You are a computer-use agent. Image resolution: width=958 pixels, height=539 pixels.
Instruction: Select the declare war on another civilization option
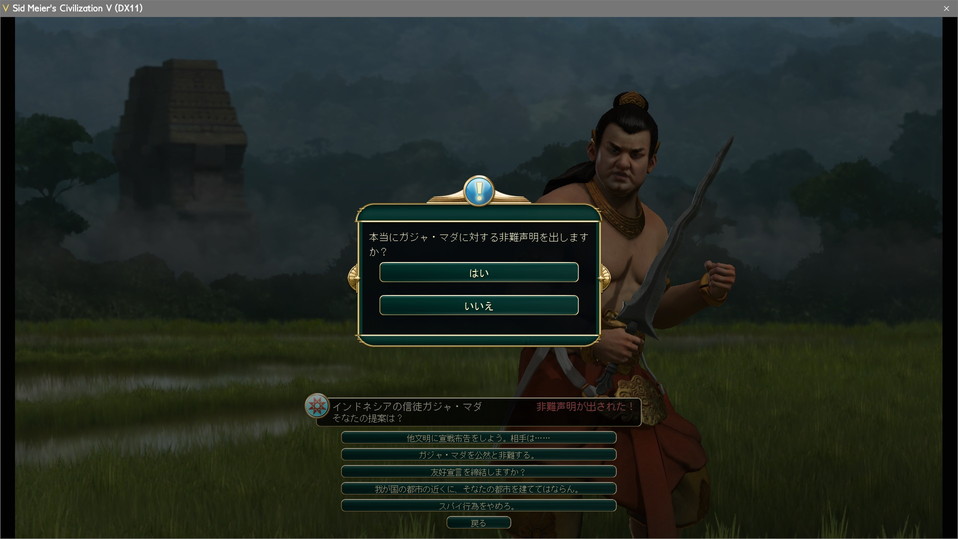click(x=478, y=438)
